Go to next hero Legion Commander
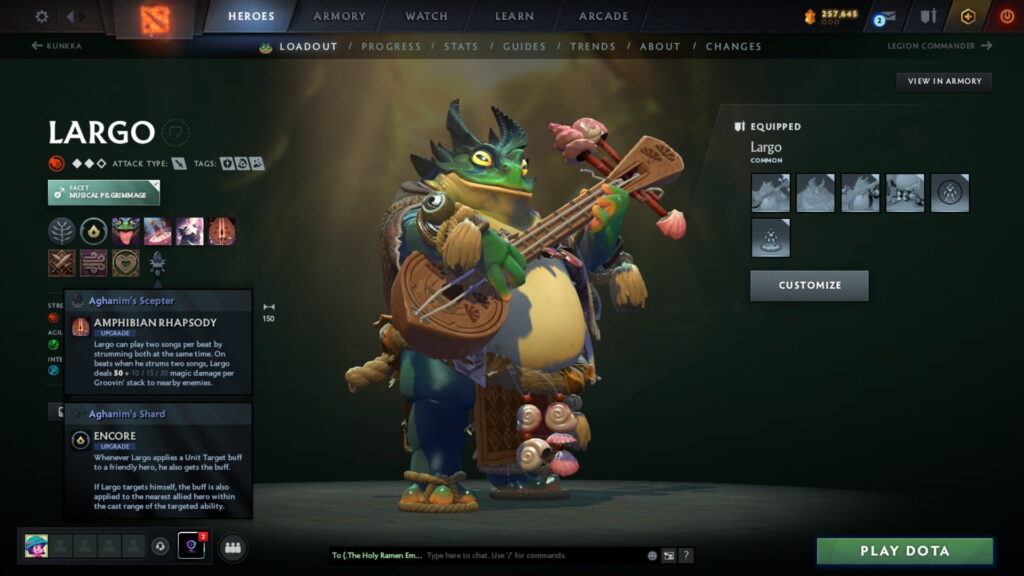Screen dimensions: 1024x576 click(939, 46)
